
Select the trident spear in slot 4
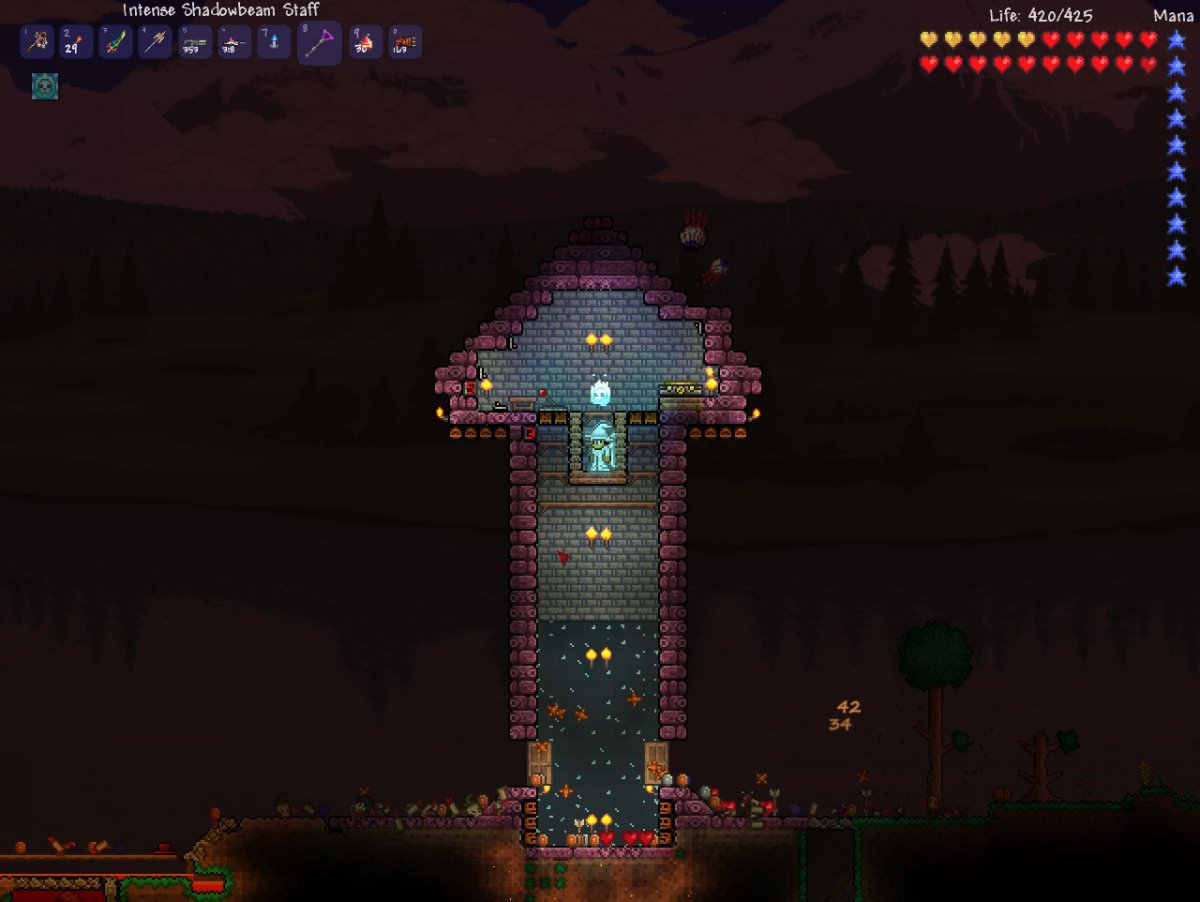[155, 43]
